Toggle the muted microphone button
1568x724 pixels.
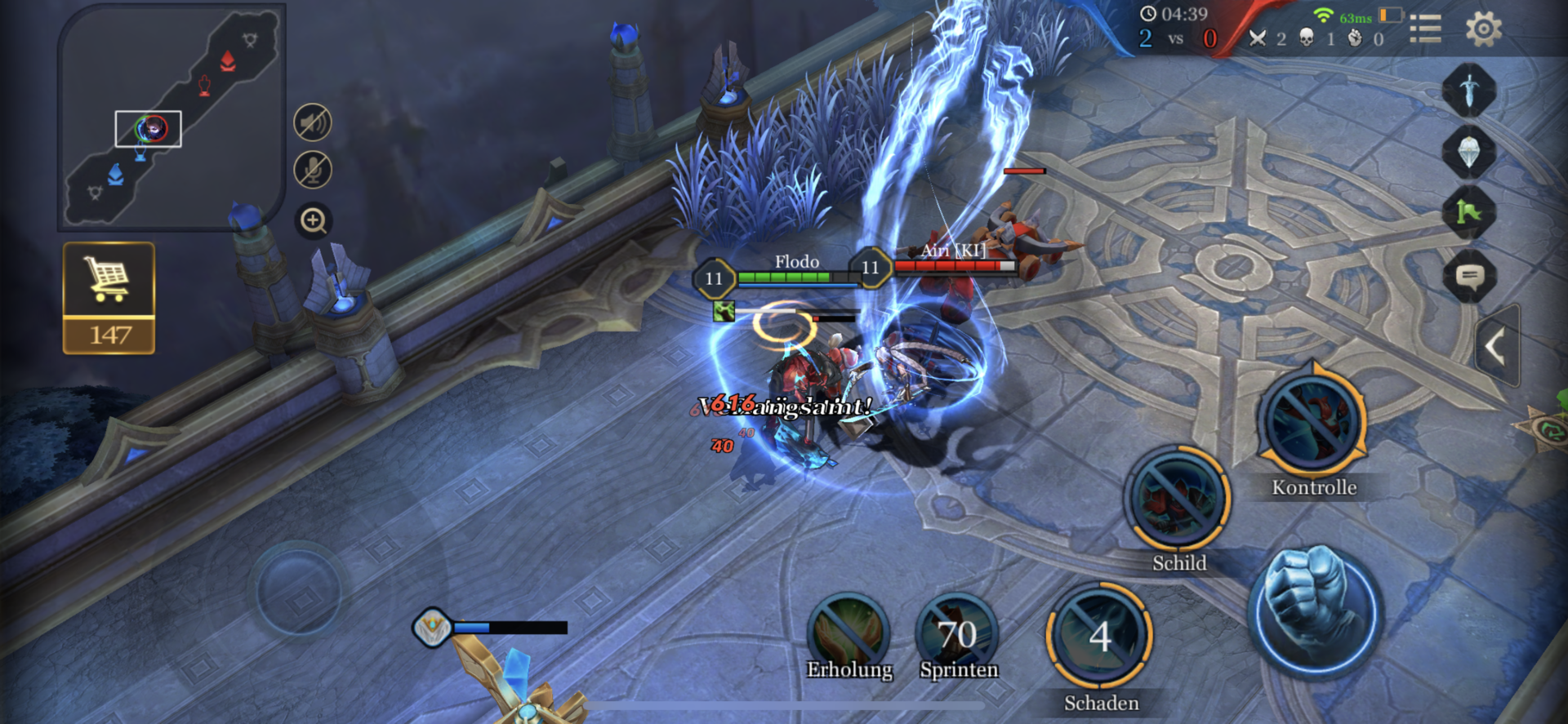coord(313,171)
